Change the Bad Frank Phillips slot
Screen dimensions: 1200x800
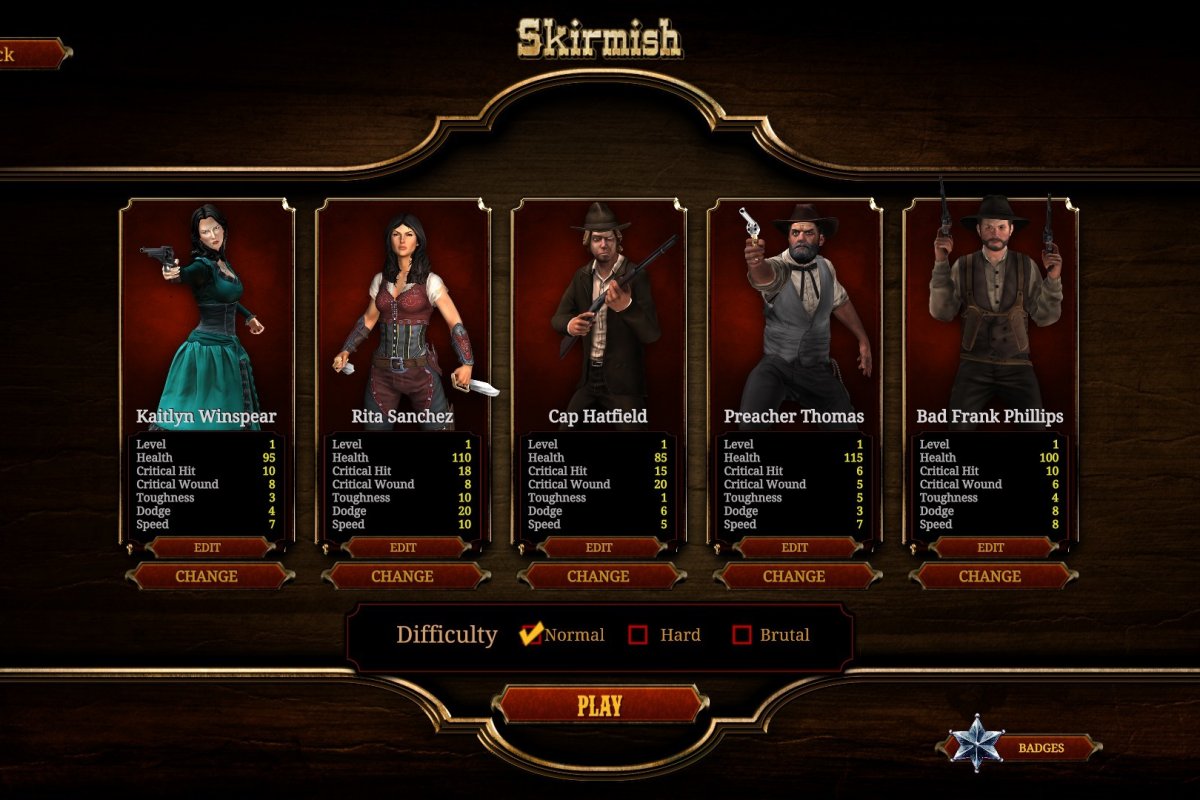click(991, 576)
